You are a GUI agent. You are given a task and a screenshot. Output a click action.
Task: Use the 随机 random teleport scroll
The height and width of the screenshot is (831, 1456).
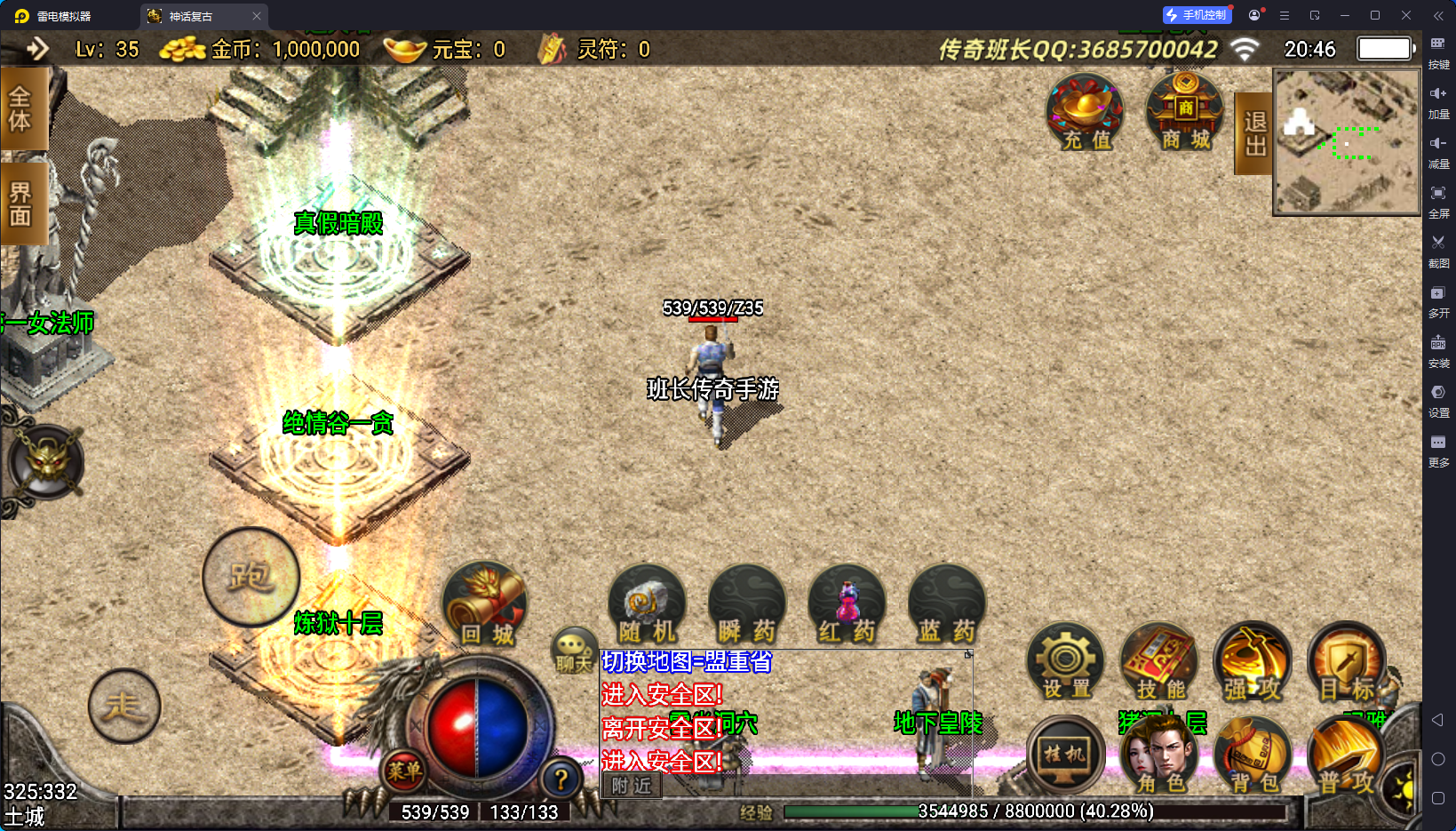click(x=647, y=606)
